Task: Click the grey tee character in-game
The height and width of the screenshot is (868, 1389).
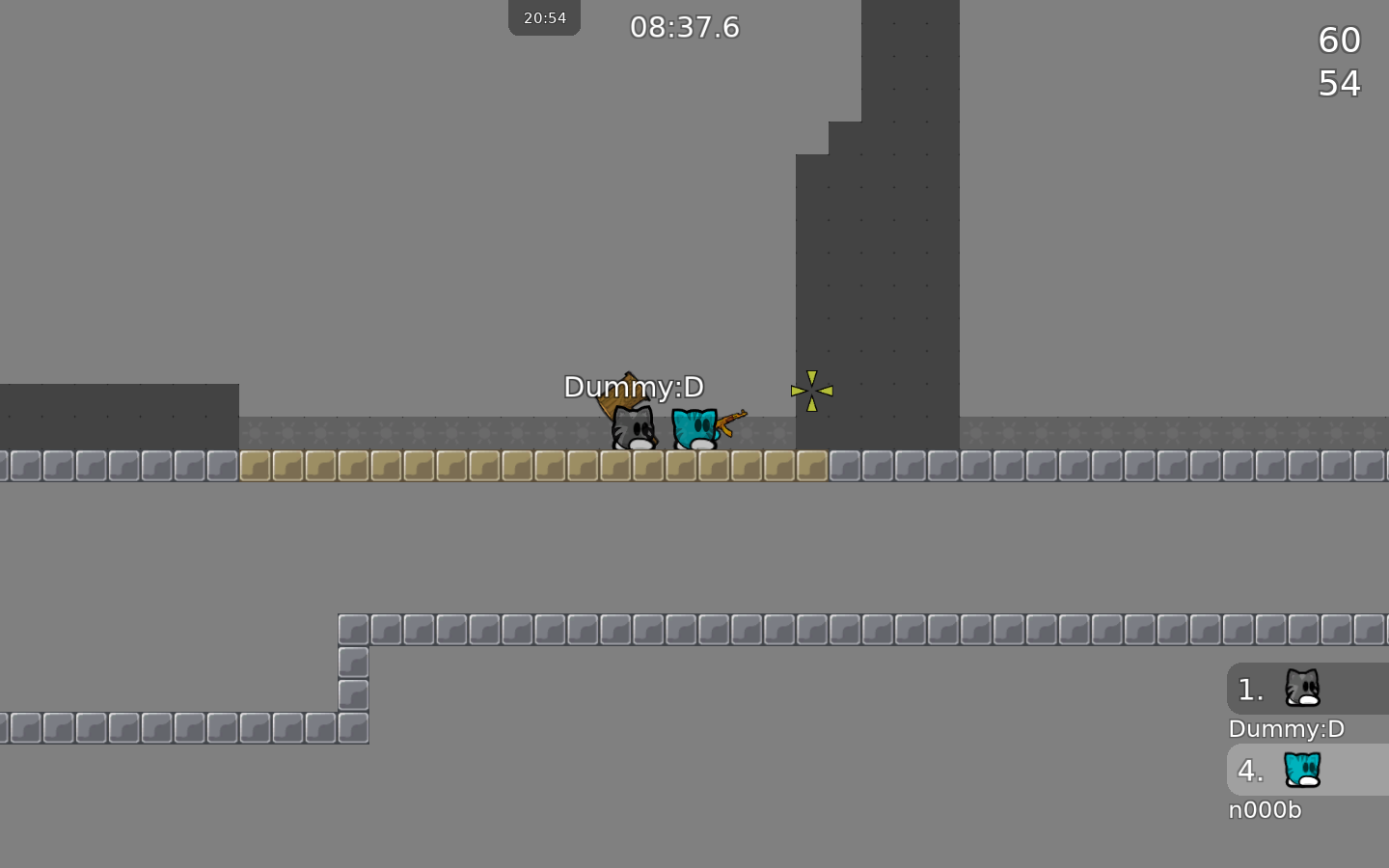Action: point(632,431)
